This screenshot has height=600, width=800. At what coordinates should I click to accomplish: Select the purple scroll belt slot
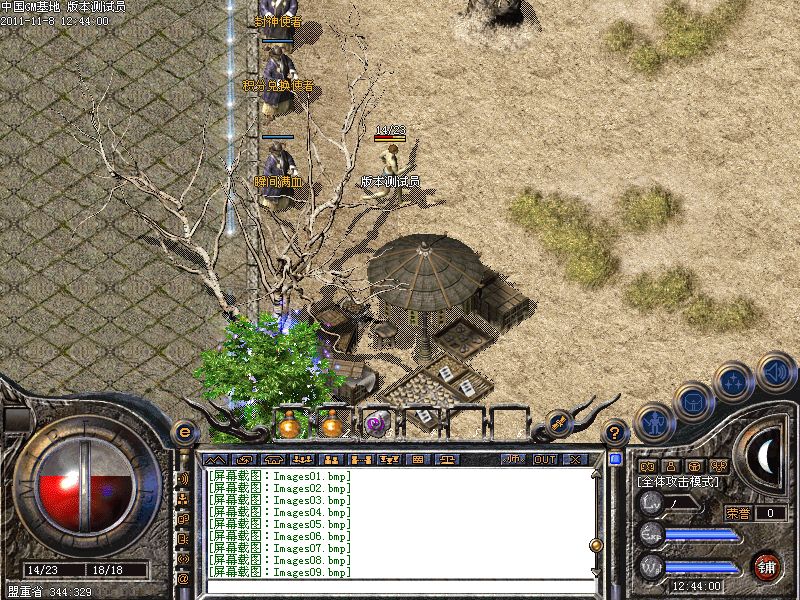coord(376,424)
